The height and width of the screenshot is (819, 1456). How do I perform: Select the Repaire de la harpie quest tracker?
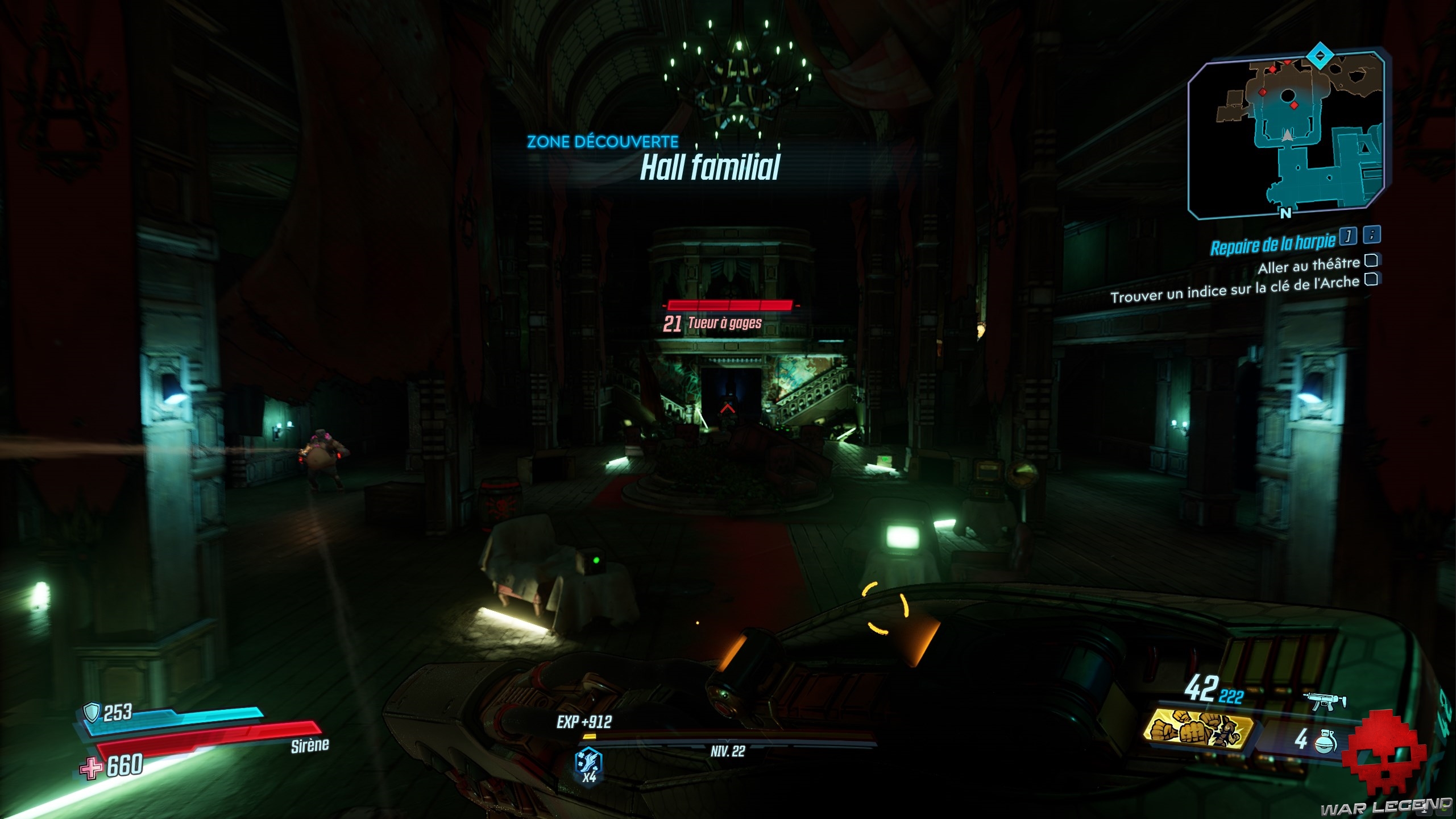[x=1272, y=245]
